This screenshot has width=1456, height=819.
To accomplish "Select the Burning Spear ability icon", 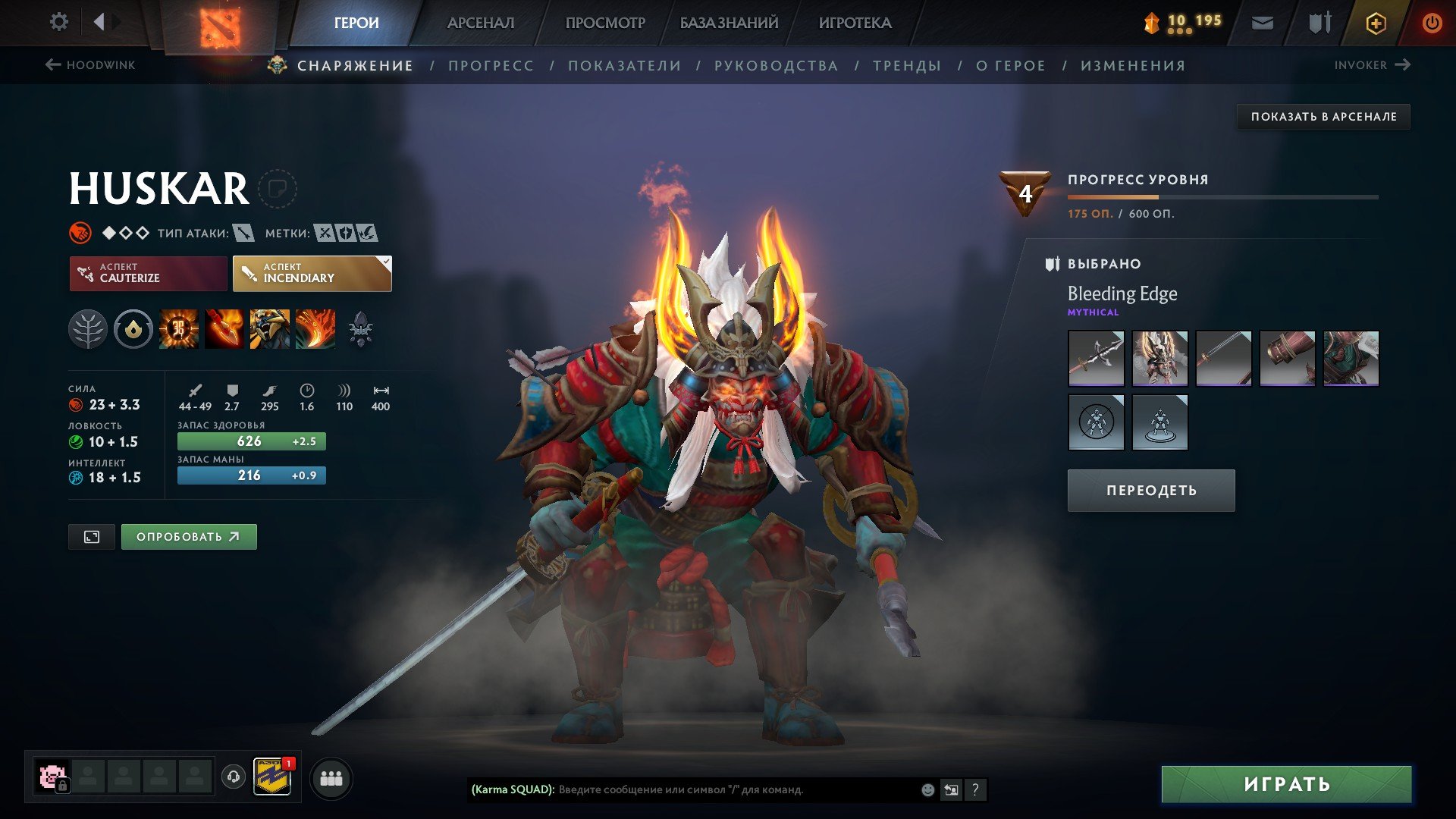I will 224,329.
